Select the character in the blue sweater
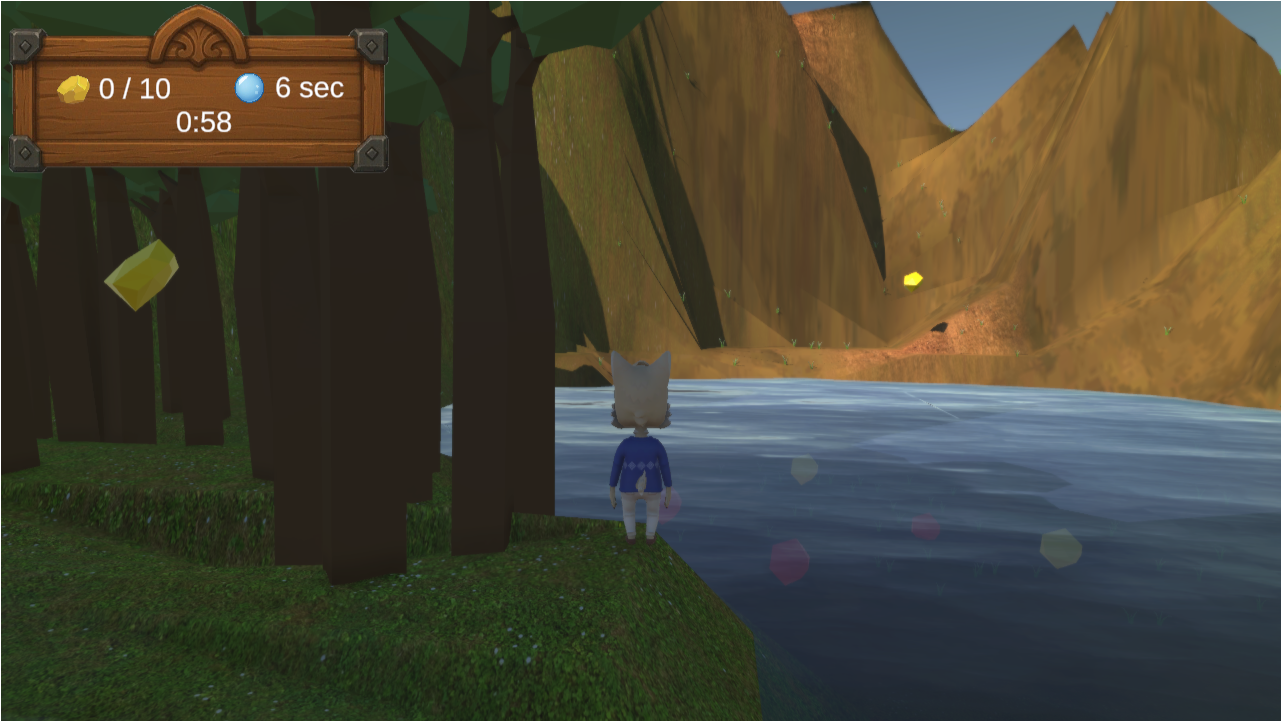This screenshot has height=721, width=1281. tap(640, 465)
